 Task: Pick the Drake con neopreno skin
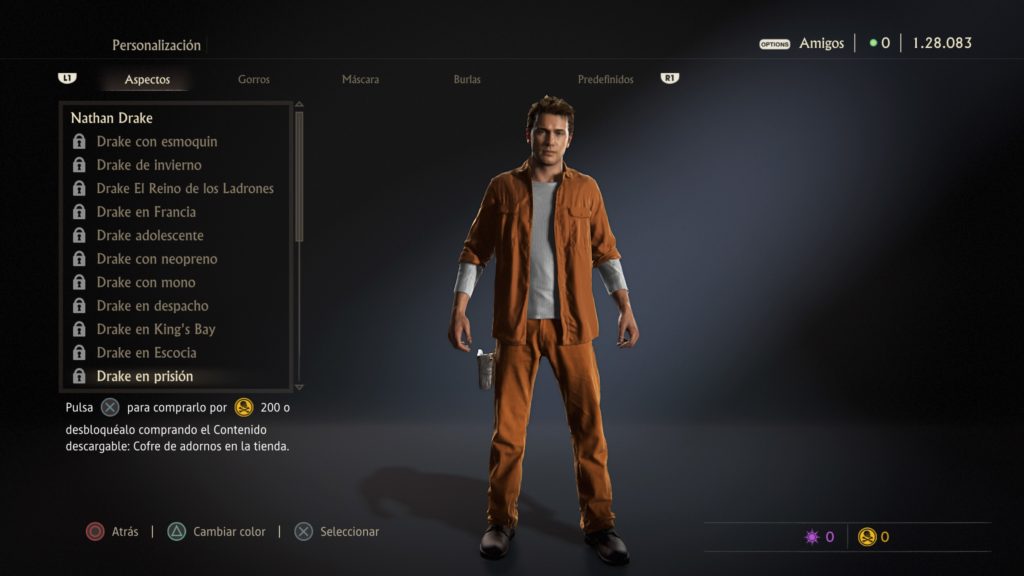(x=157, y=259)
